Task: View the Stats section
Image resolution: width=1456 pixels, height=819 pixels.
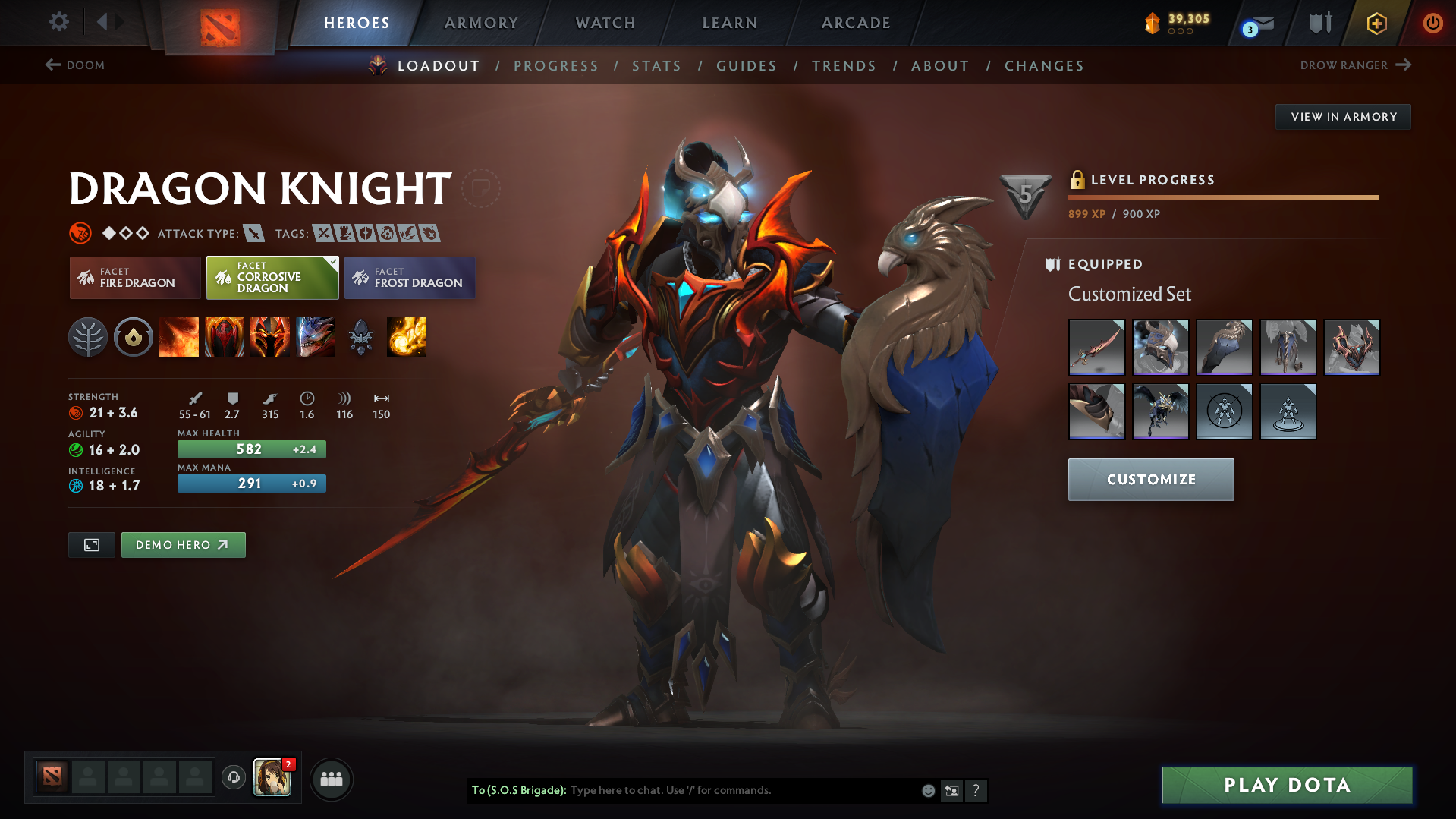Action: pos(657,66)
